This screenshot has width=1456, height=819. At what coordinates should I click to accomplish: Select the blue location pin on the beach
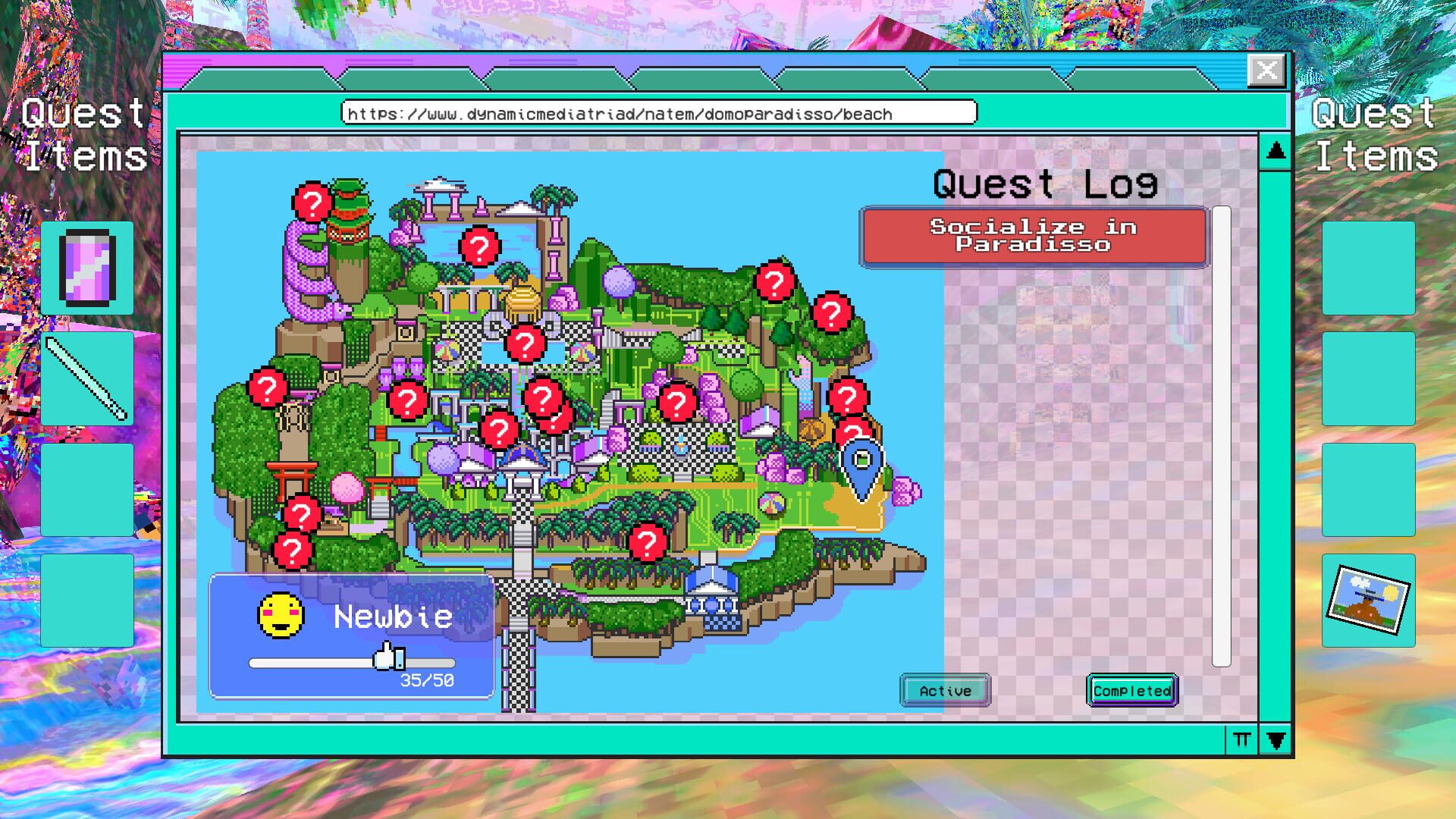[x=862, y=461]
